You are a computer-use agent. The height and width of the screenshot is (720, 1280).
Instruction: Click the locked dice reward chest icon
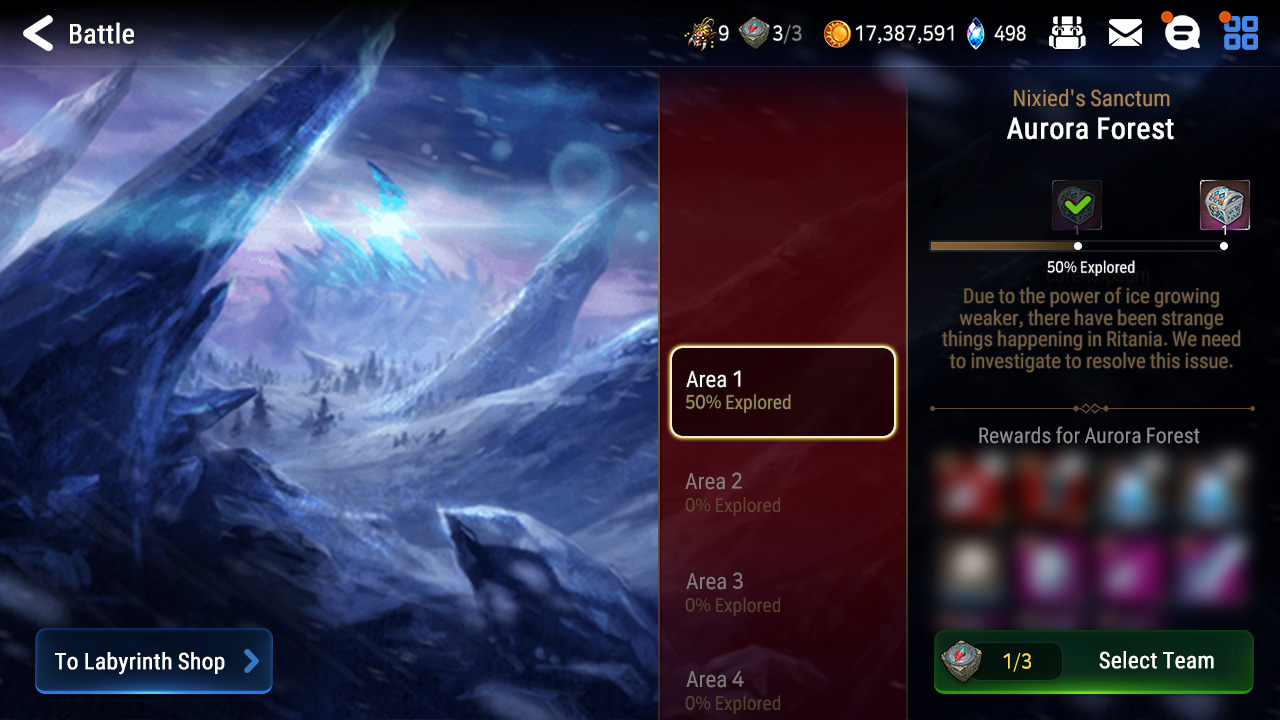1224,203
